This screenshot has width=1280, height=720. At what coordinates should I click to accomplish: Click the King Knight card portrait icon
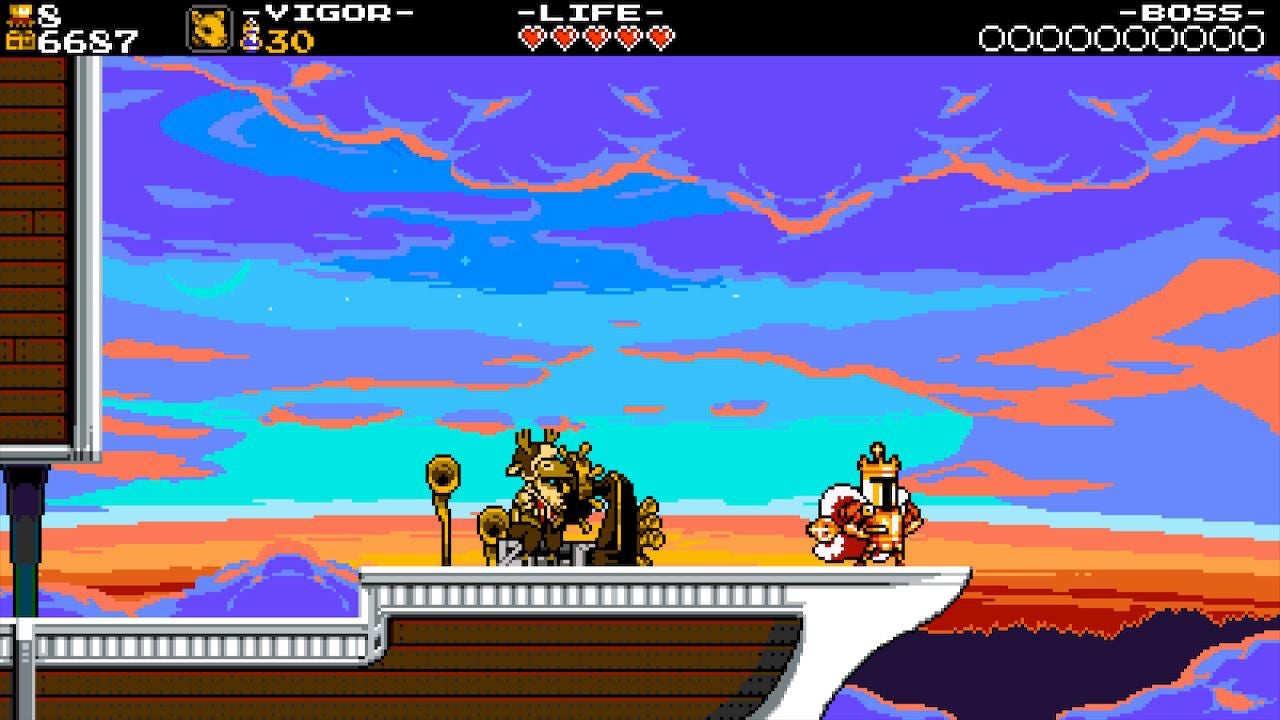tap(209, 27)
